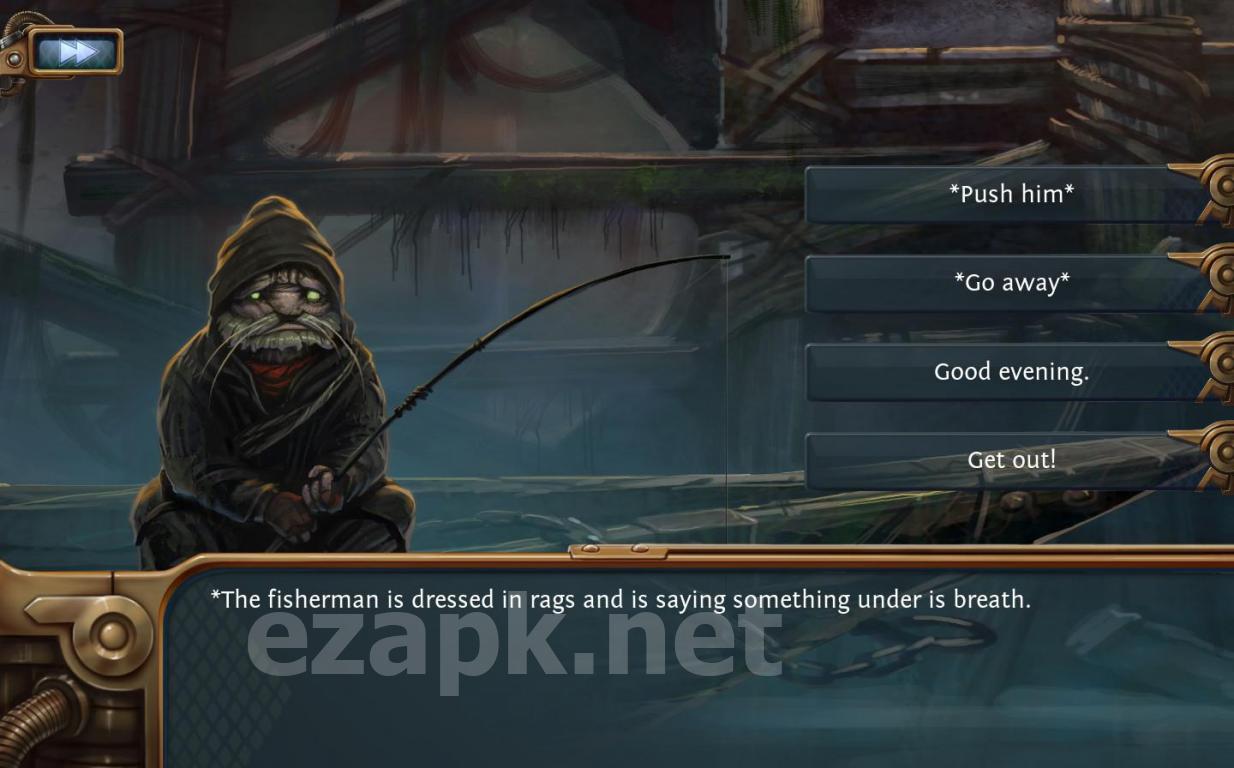The image size is (1234, 768).
Task: Select the "*Go away*" reply
Action: (x=1010, y=283)
